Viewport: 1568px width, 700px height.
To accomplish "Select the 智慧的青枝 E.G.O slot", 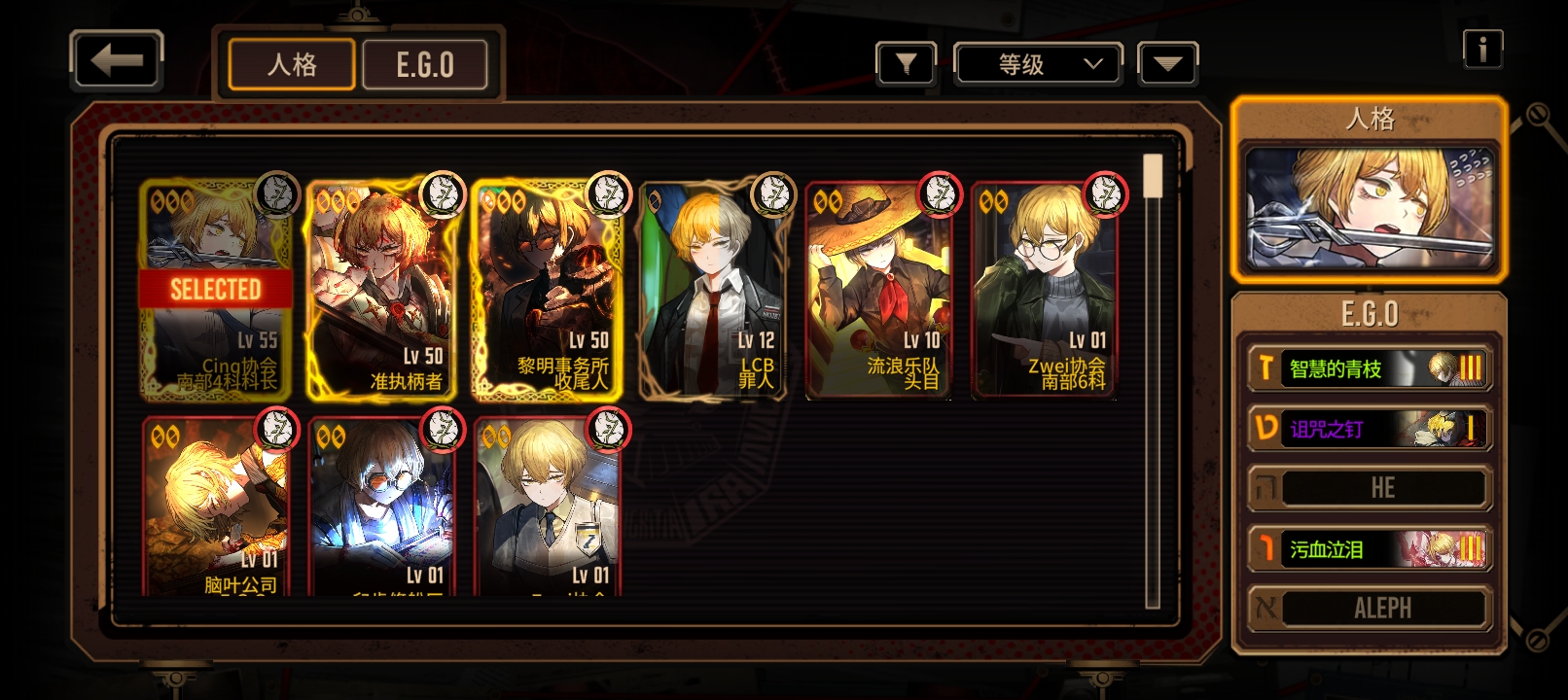I will (1370, 368).
